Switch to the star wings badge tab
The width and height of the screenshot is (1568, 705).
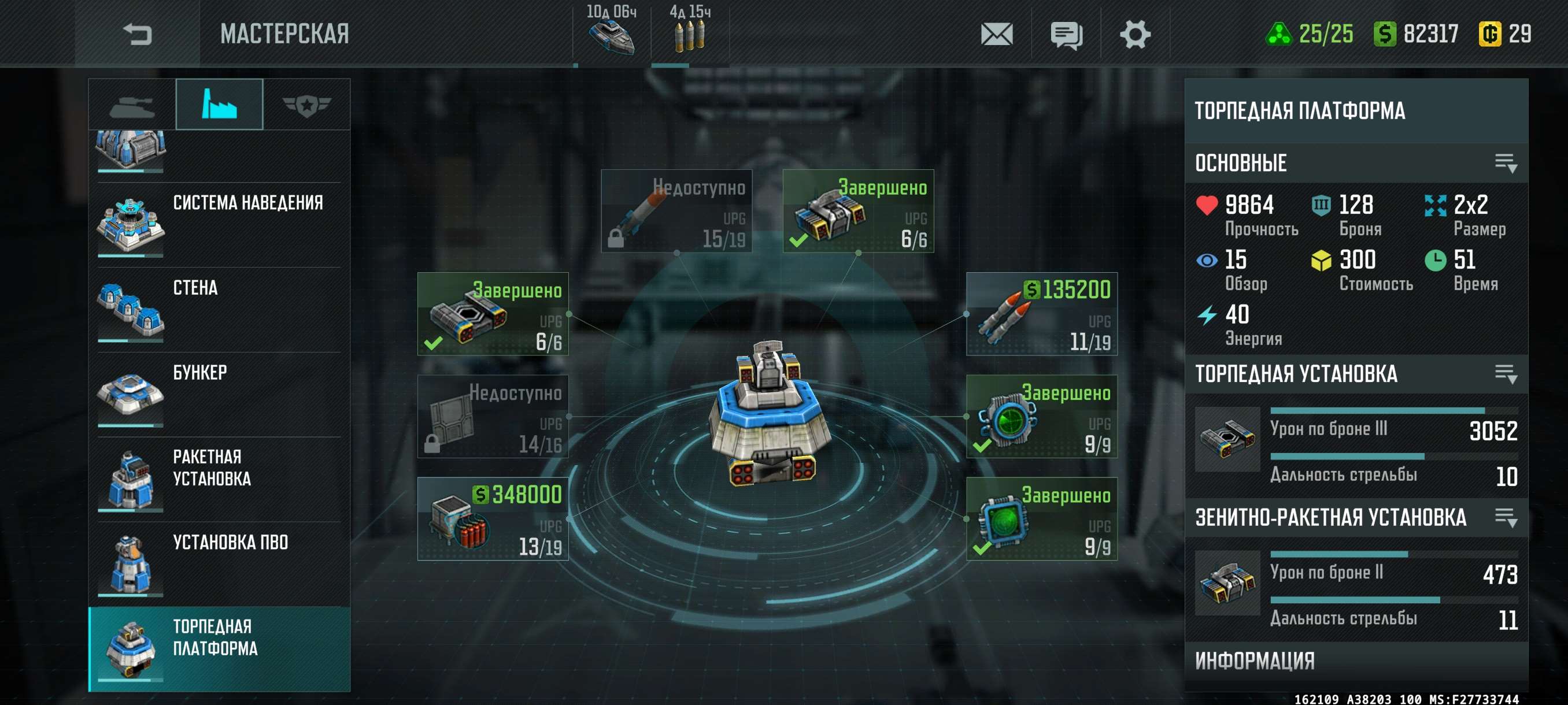pyautogui.click(x=306, y=105)
